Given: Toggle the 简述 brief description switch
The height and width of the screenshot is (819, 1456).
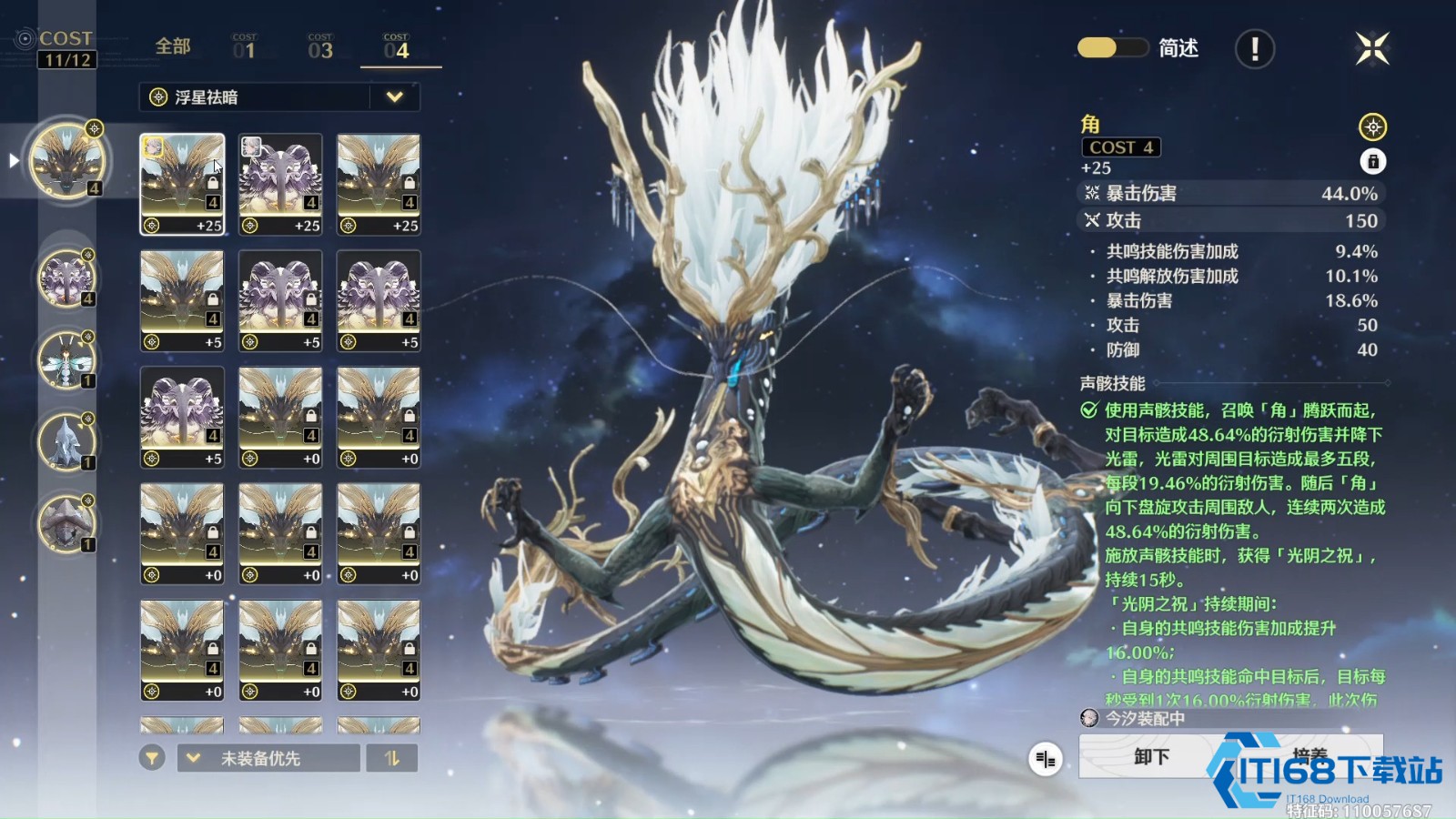Looking at the screenshot, I should tap(1112, 48).
